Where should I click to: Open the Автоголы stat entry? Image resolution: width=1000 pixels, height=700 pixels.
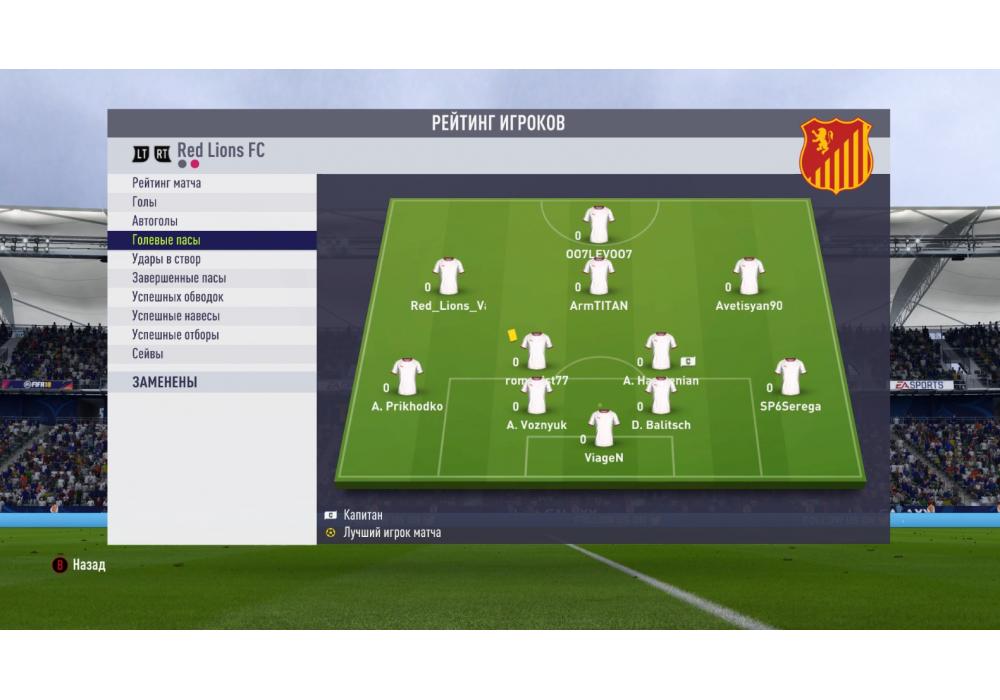(155, 221)
